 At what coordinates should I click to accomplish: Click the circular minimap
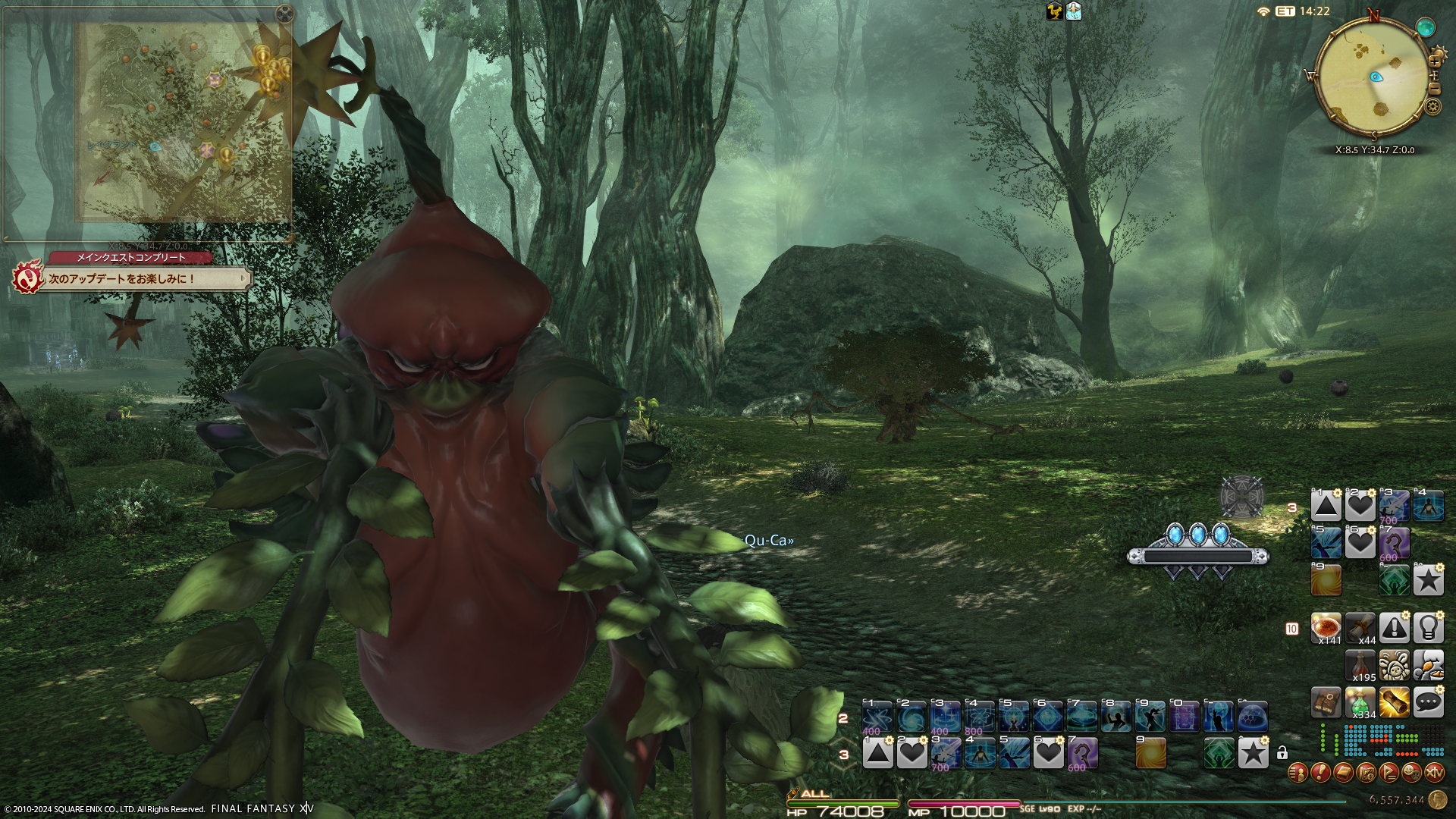[1373, 77]
